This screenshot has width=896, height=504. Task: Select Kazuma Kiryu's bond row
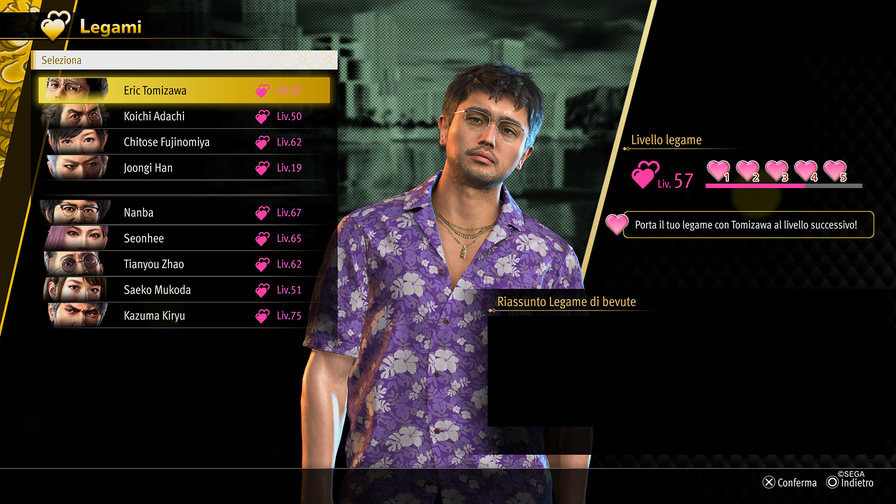pyautogui.click(x=183, y=316)
